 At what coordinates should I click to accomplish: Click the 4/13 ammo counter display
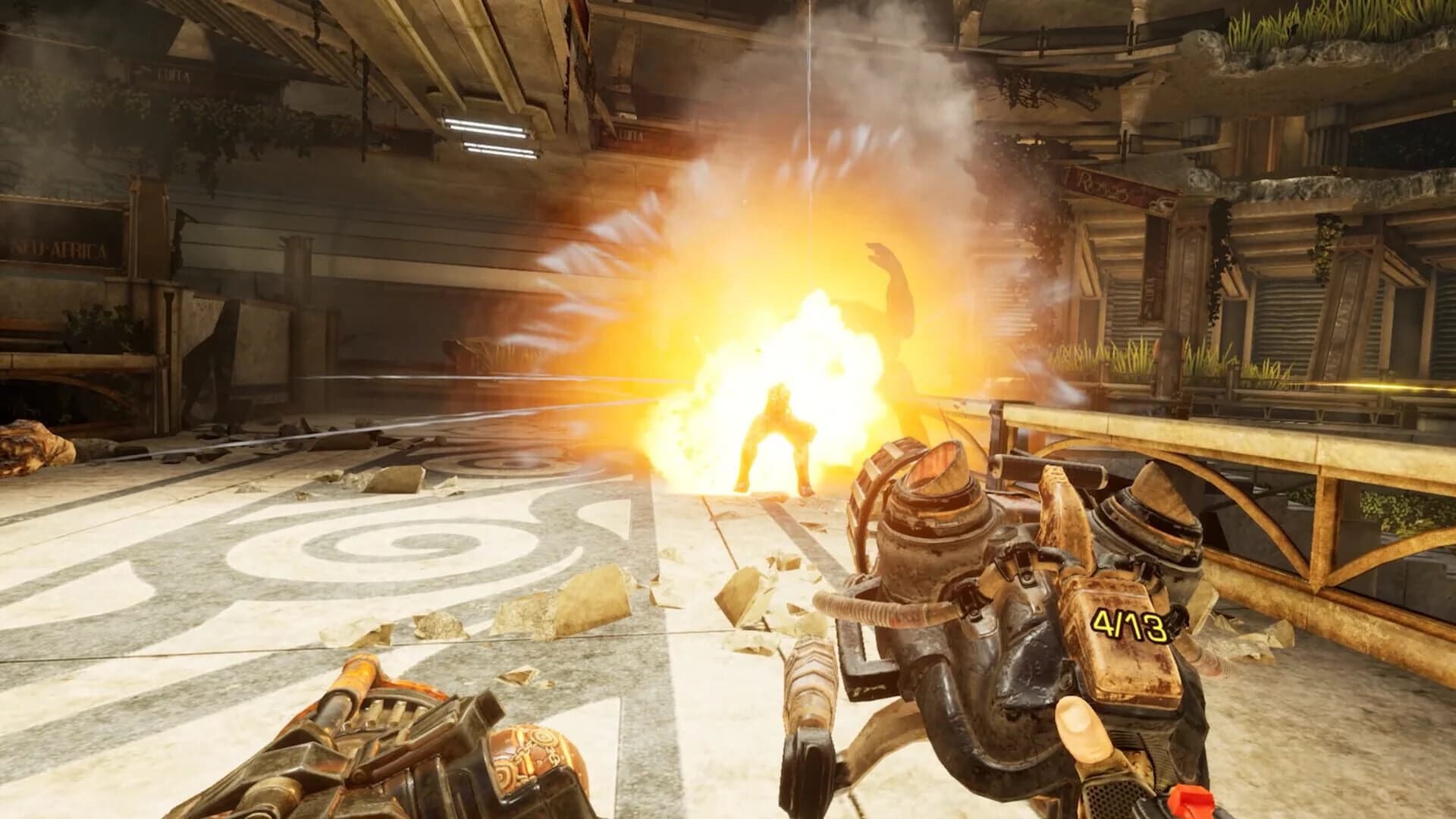[1128, 623]
